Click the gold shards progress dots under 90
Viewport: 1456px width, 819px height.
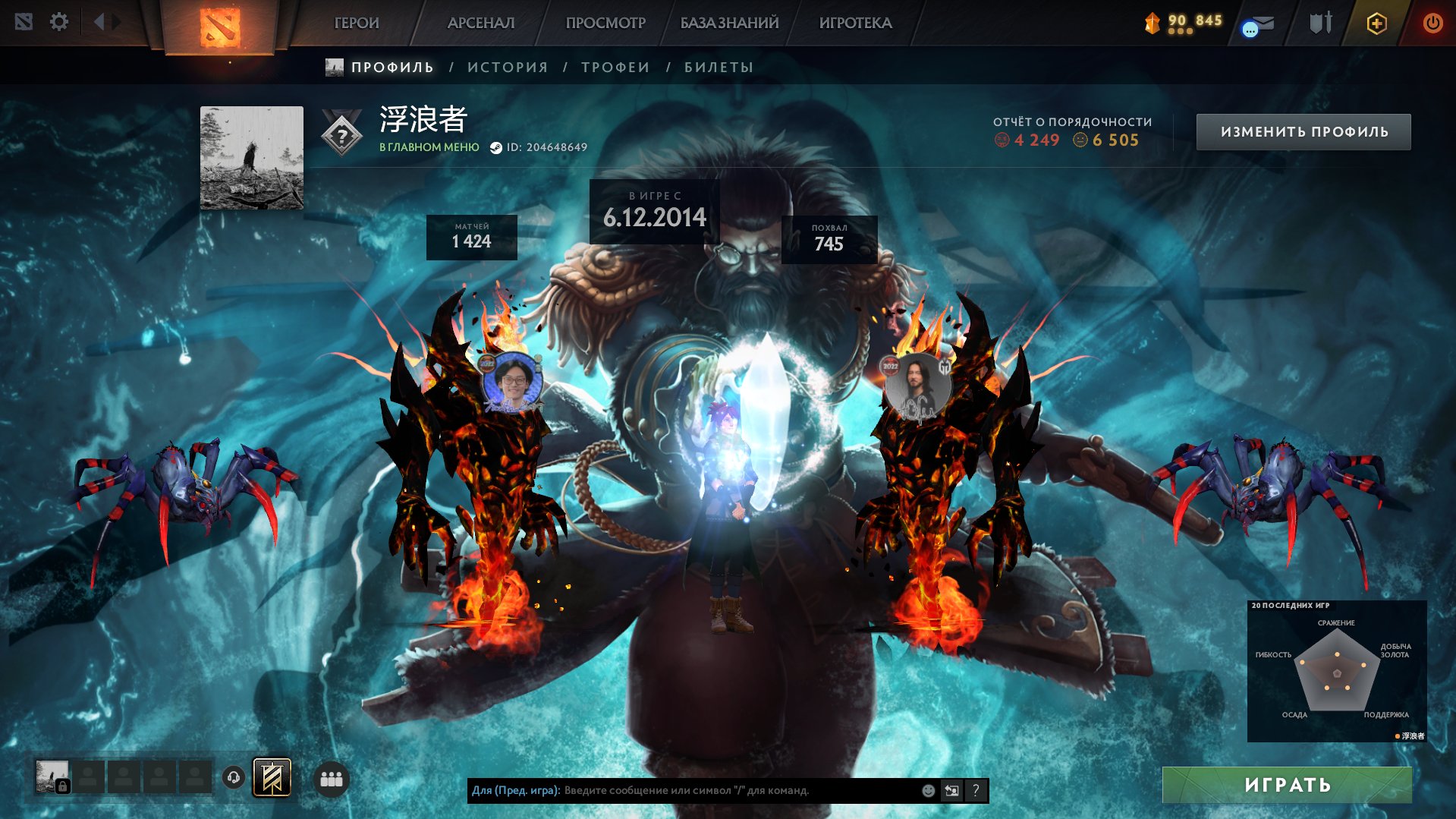(1180, 33)
